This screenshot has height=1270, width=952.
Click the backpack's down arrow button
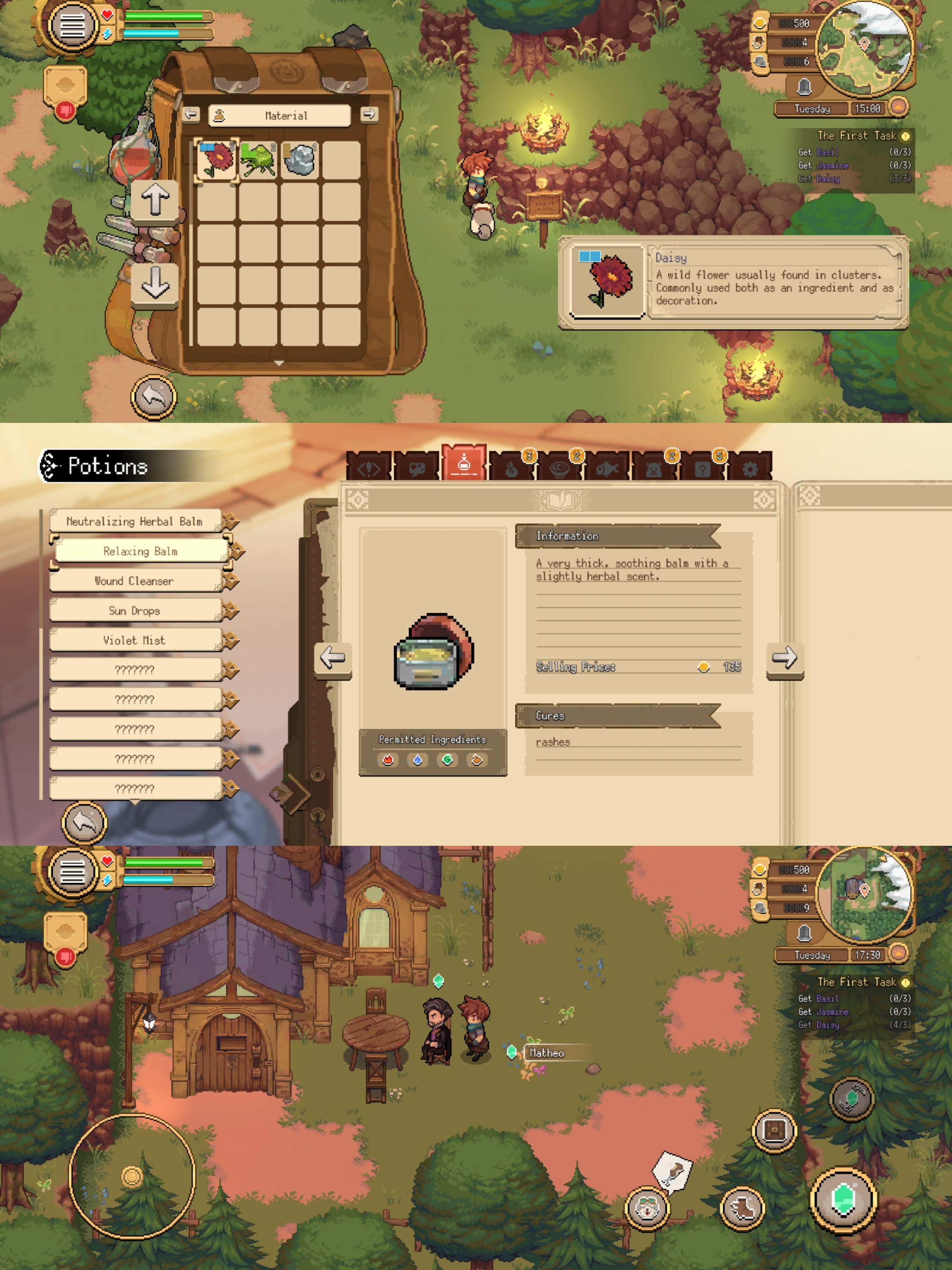pyautogui.click(x=155, y=283)
